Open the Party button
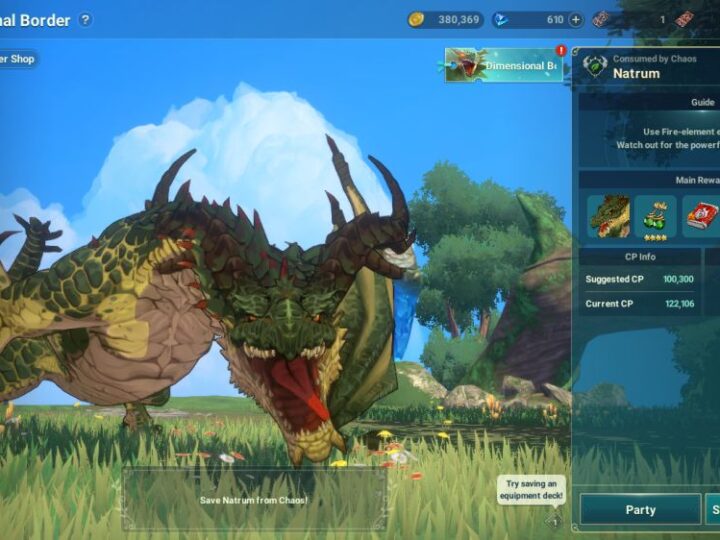720x540 pixels. (x=640, y=509)
